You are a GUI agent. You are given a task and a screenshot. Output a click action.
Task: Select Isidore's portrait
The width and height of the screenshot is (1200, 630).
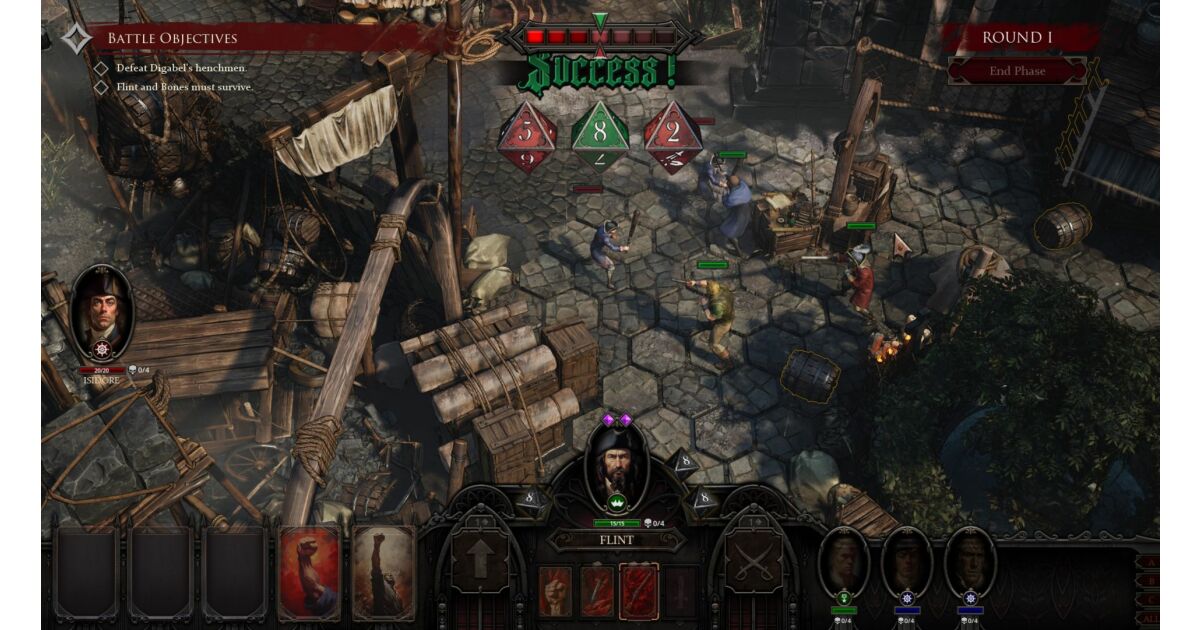click(x=101, y=311)
